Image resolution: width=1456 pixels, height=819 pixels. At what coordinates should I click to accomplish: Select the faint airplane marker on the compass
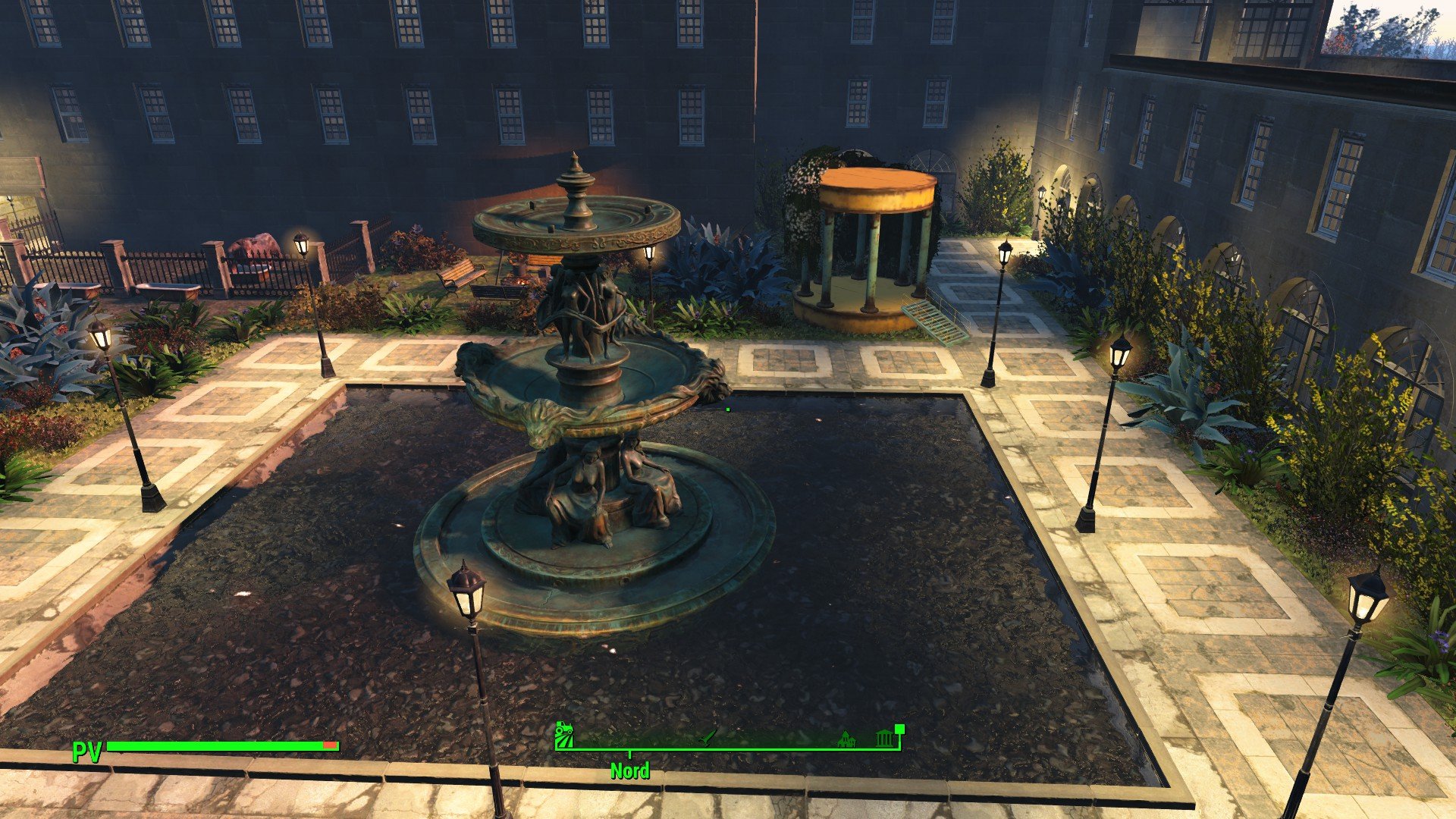coord(707,737)
